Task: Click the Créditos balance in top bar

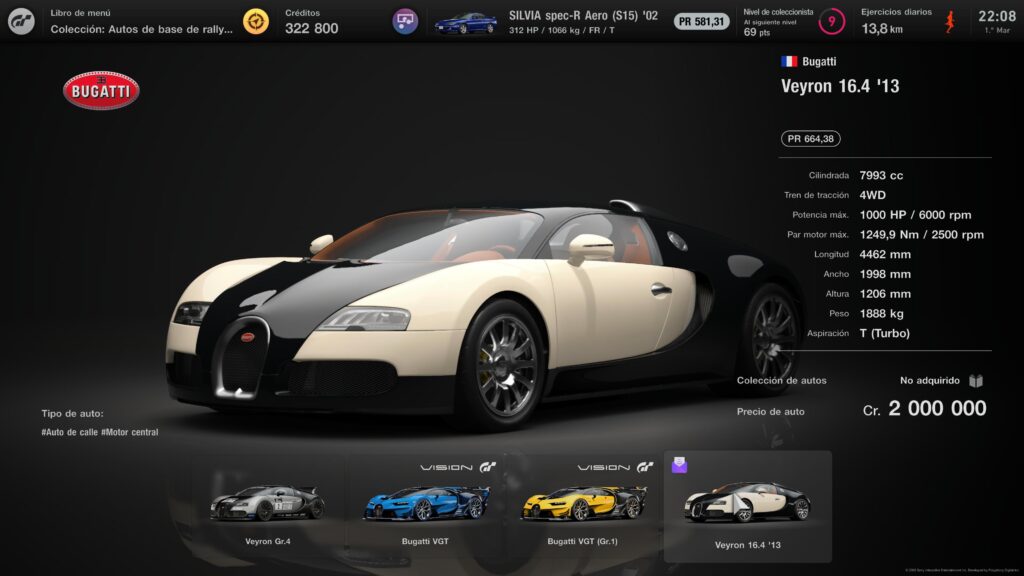Action: click(x=311, y=21)
